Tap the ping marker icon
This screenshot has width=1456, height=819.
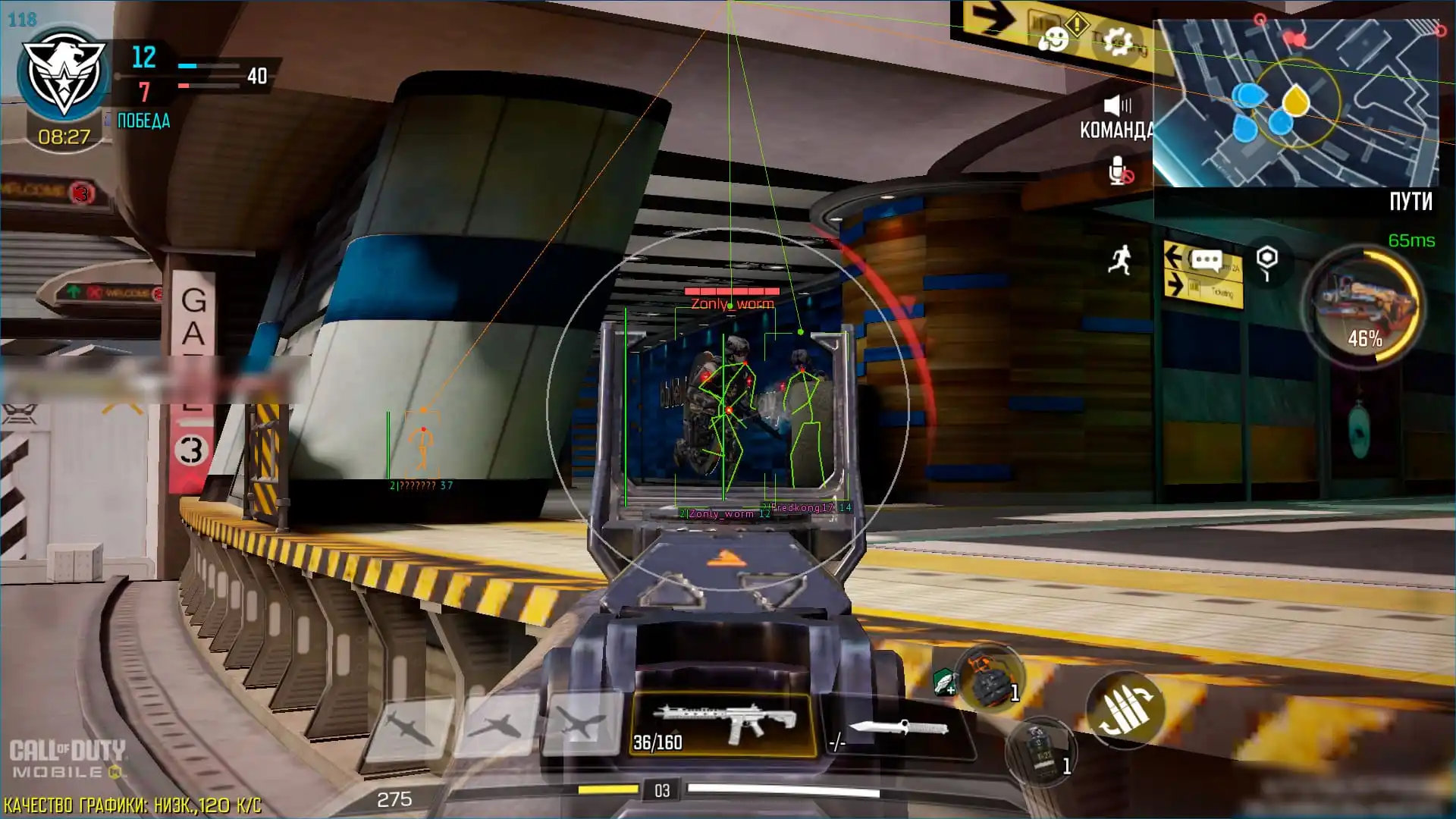click(x=1266, y=262)
